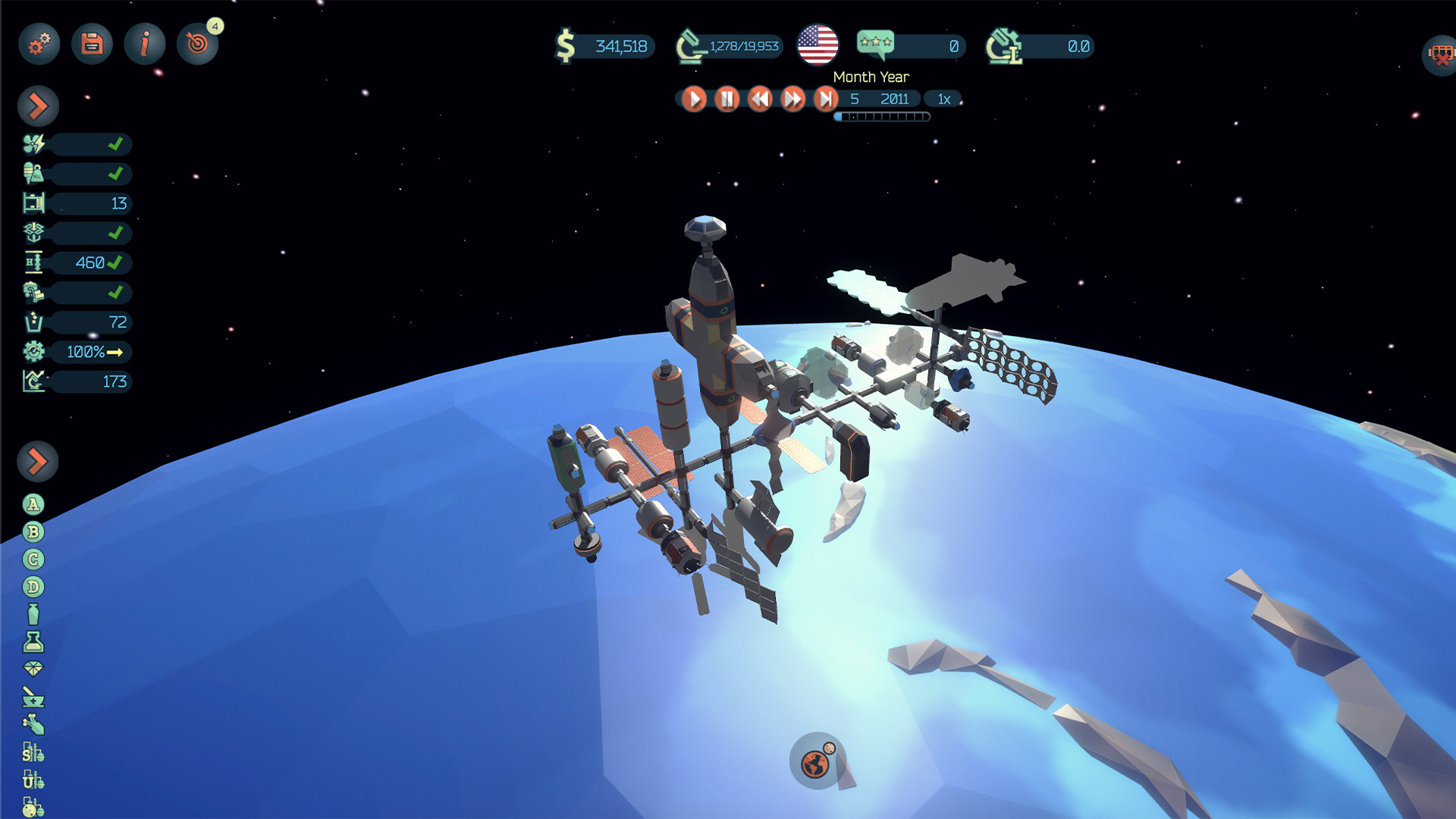Select the diamond icon in the sidebar

coord(33,669)
